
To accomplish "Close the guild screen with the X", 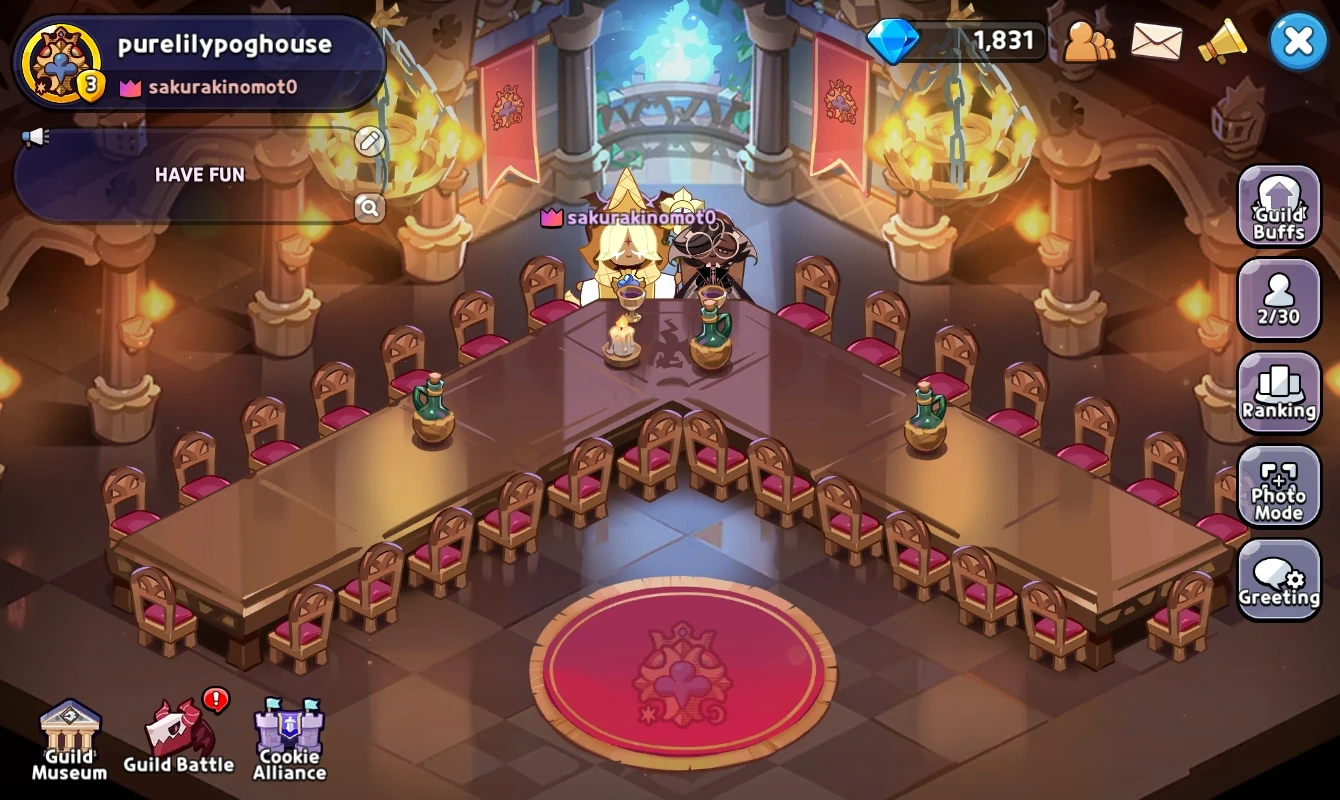I will click(x=1298, y=40).
